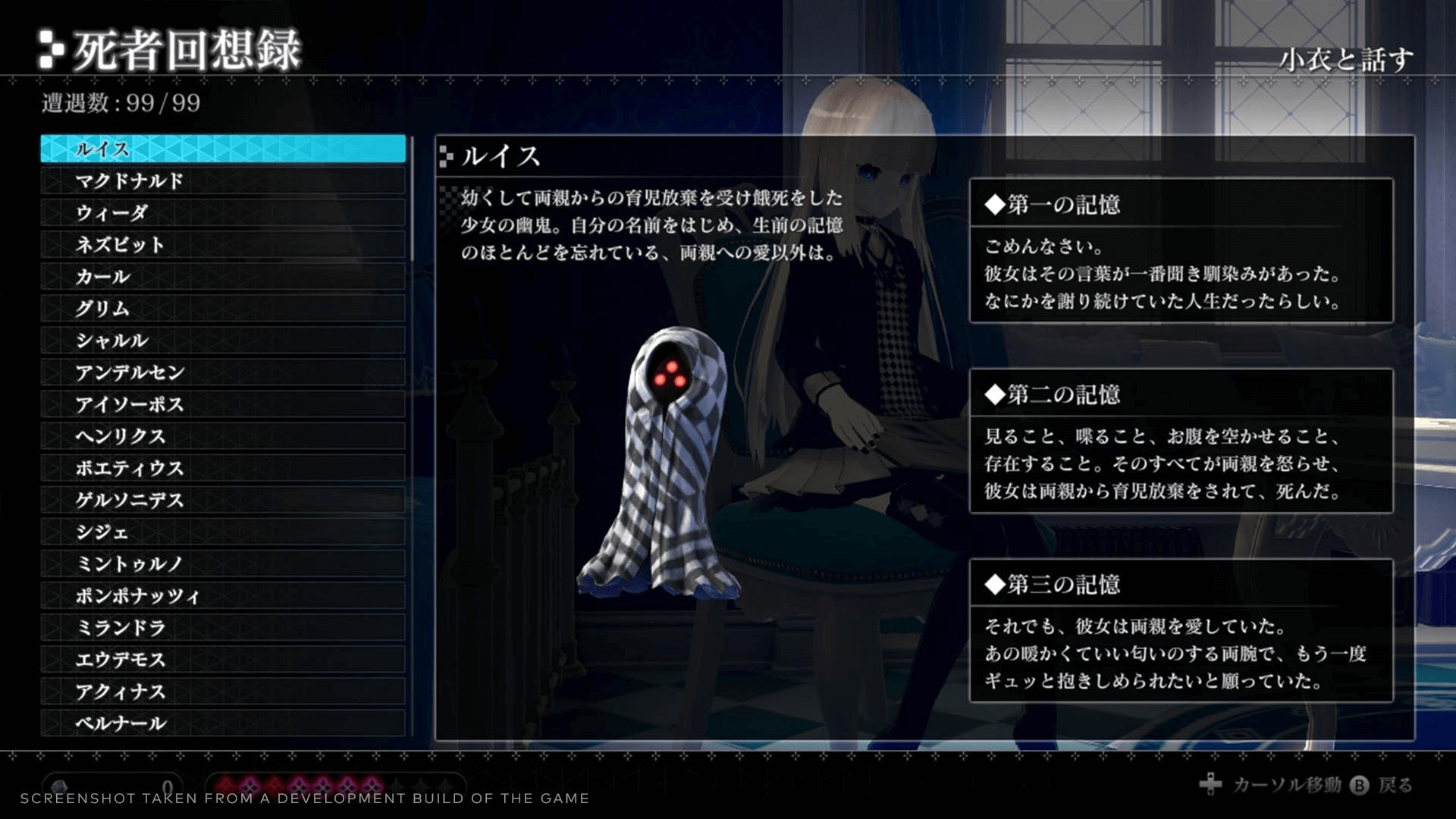
Task: Open アイソーポス in the list
Action: point(223,404)
